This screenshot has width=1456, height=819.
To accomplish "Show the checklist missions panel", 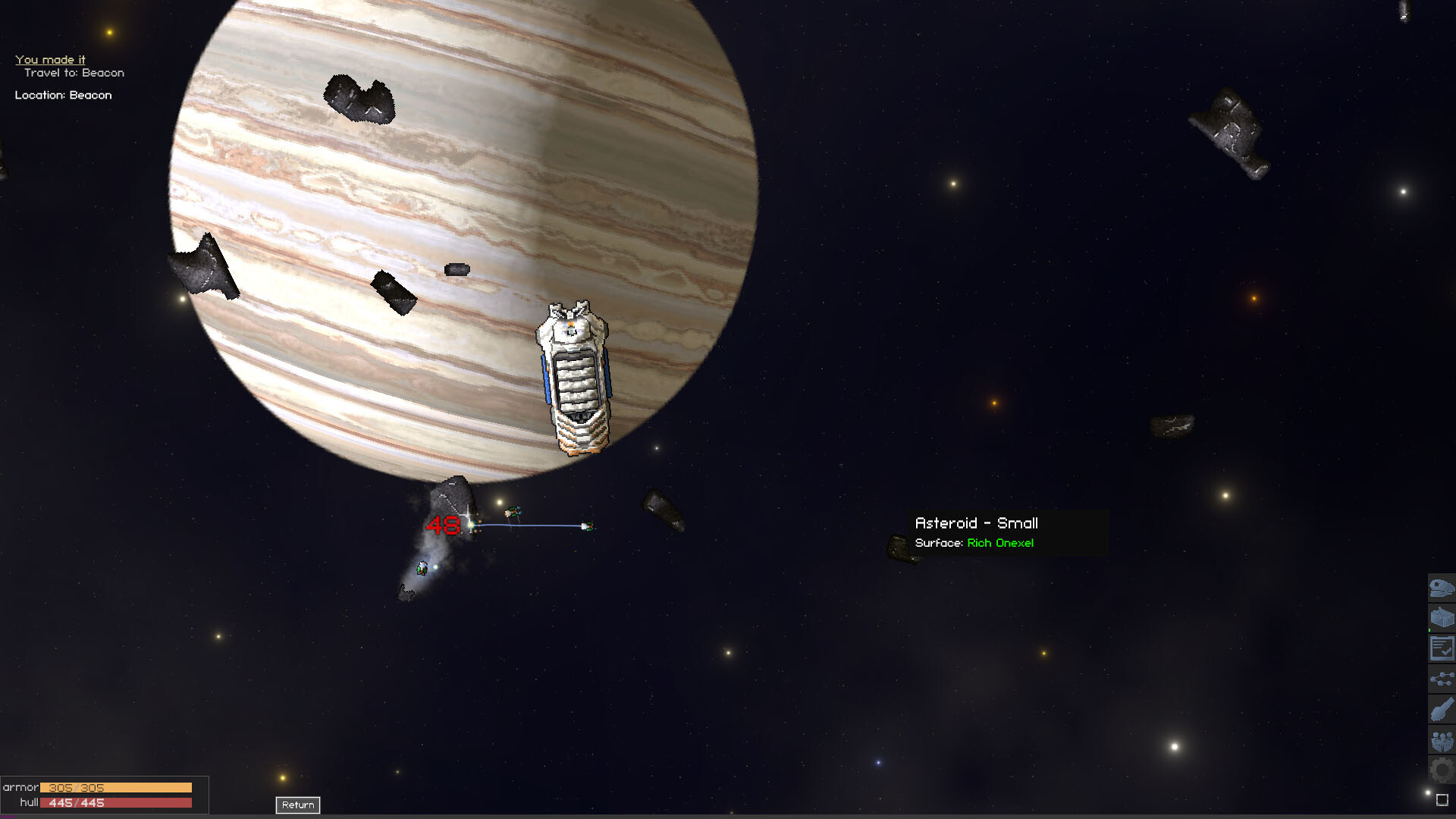I will [x=1441, y=648].
